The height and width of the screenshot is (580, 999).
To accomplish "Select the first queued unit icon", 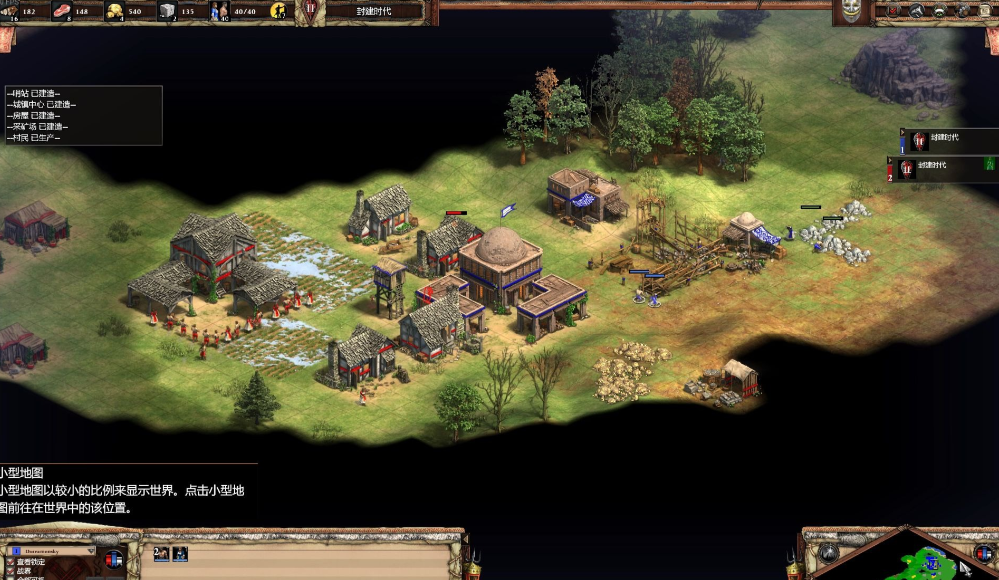I will pyautogui.click(x=160, y=553).
